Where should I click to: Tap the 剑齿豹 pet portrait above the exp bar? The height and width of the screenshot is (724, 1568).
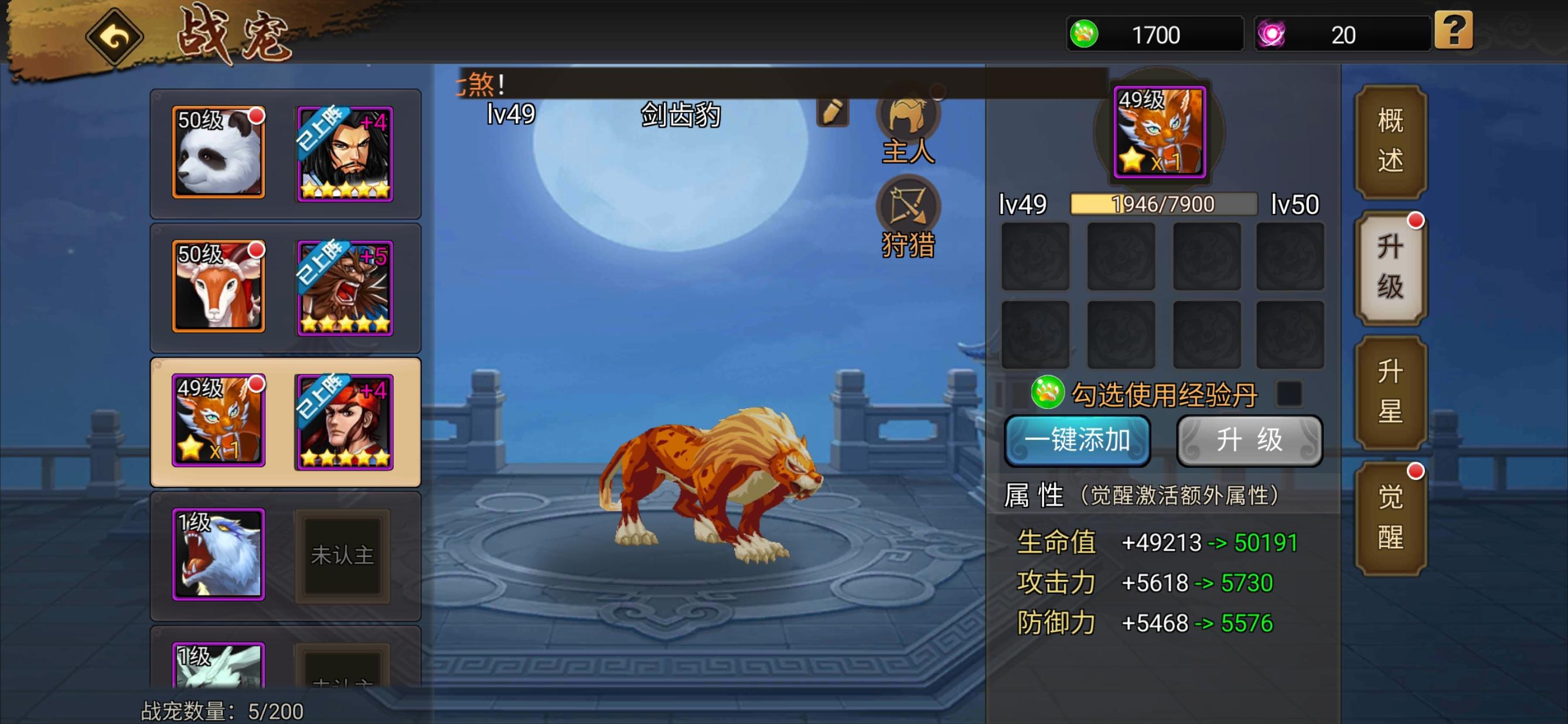pos(1159,132)
